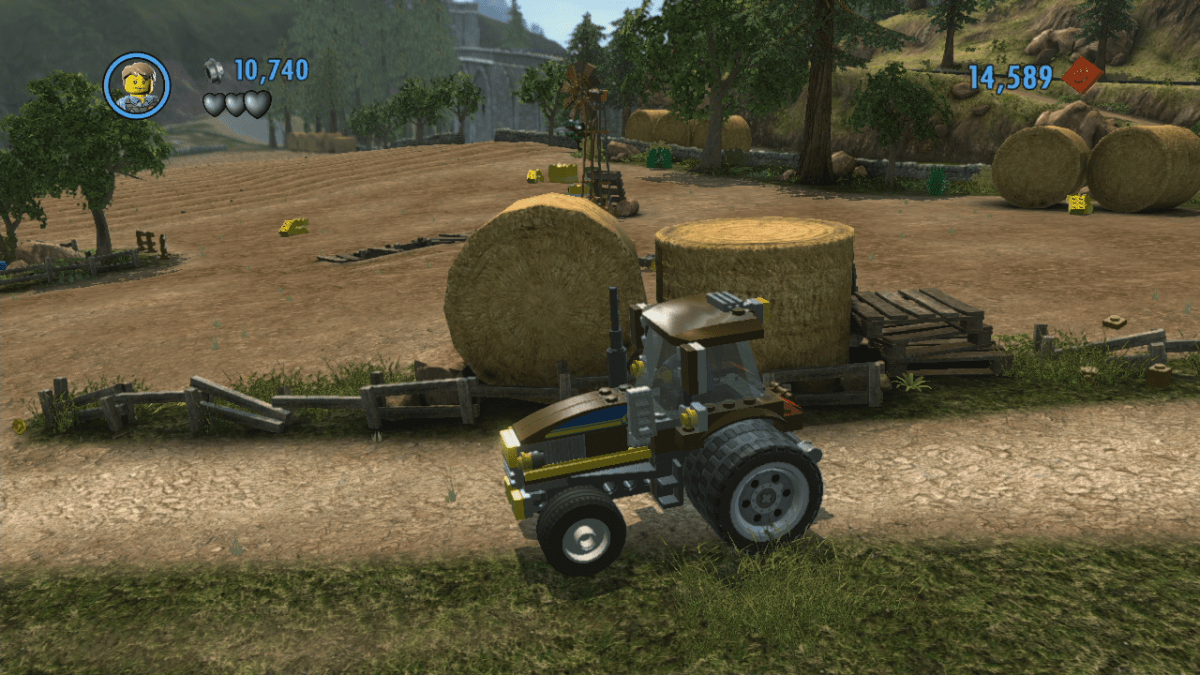Click the Chase McCain character portrait

pyautogui.click(x=137, y=85)
